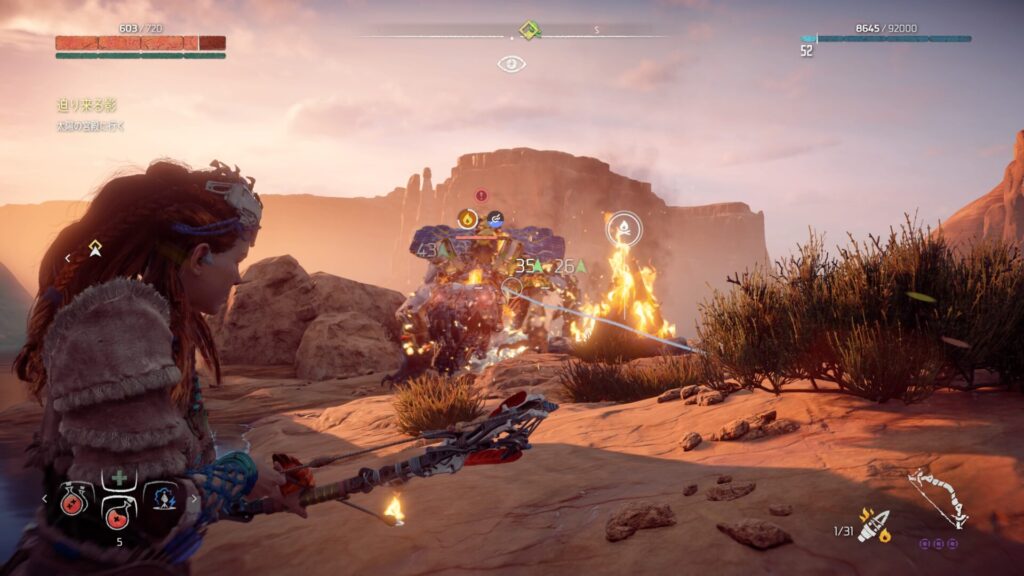Screen dimensions: 1024x576
Task: Cycle items with the left arrow
Action: tap(45, 497)
